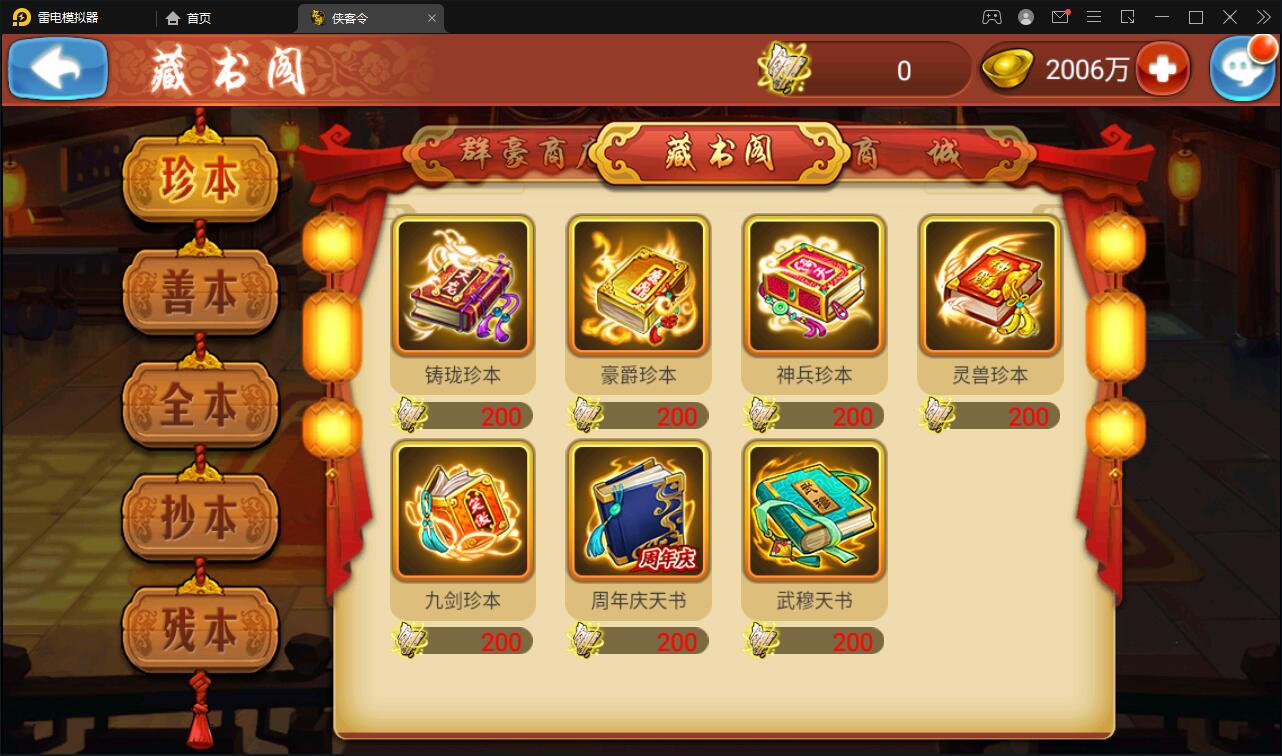The width and height of the screenshot is (1282, 756).
Task: Select the 豪爵珍本 book icon
Action: click(x=638, y=286)
